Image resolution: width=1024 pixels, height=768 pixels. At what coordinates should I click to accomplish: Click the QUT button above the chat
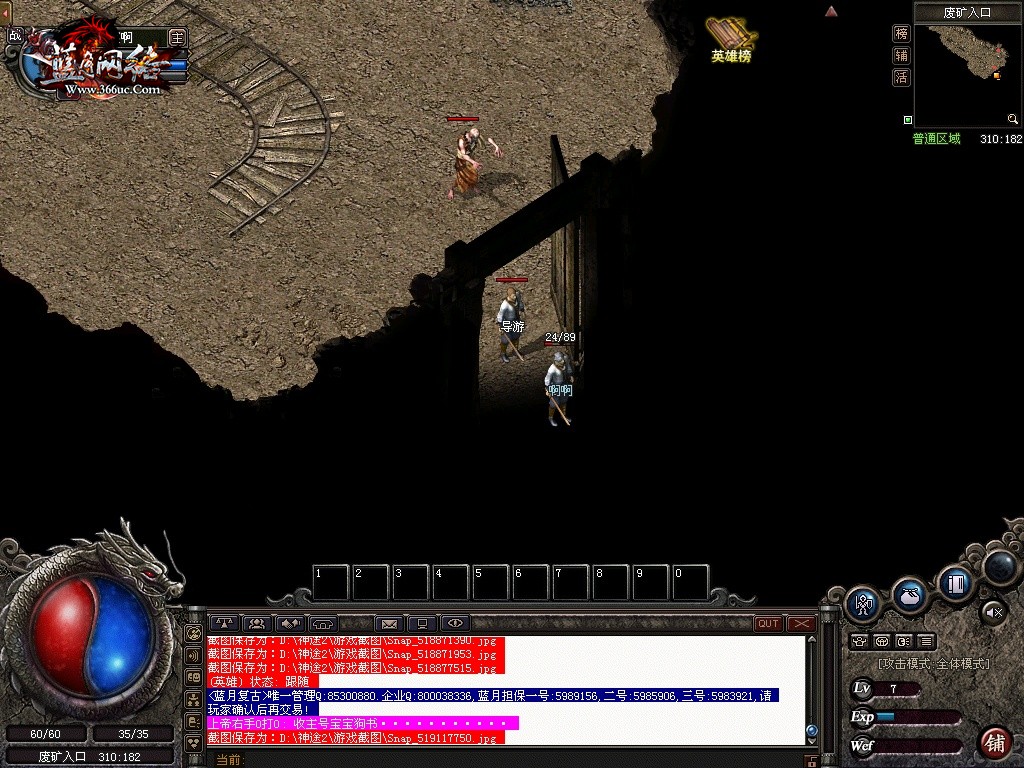pyautogui.click(x=768, y=624)
